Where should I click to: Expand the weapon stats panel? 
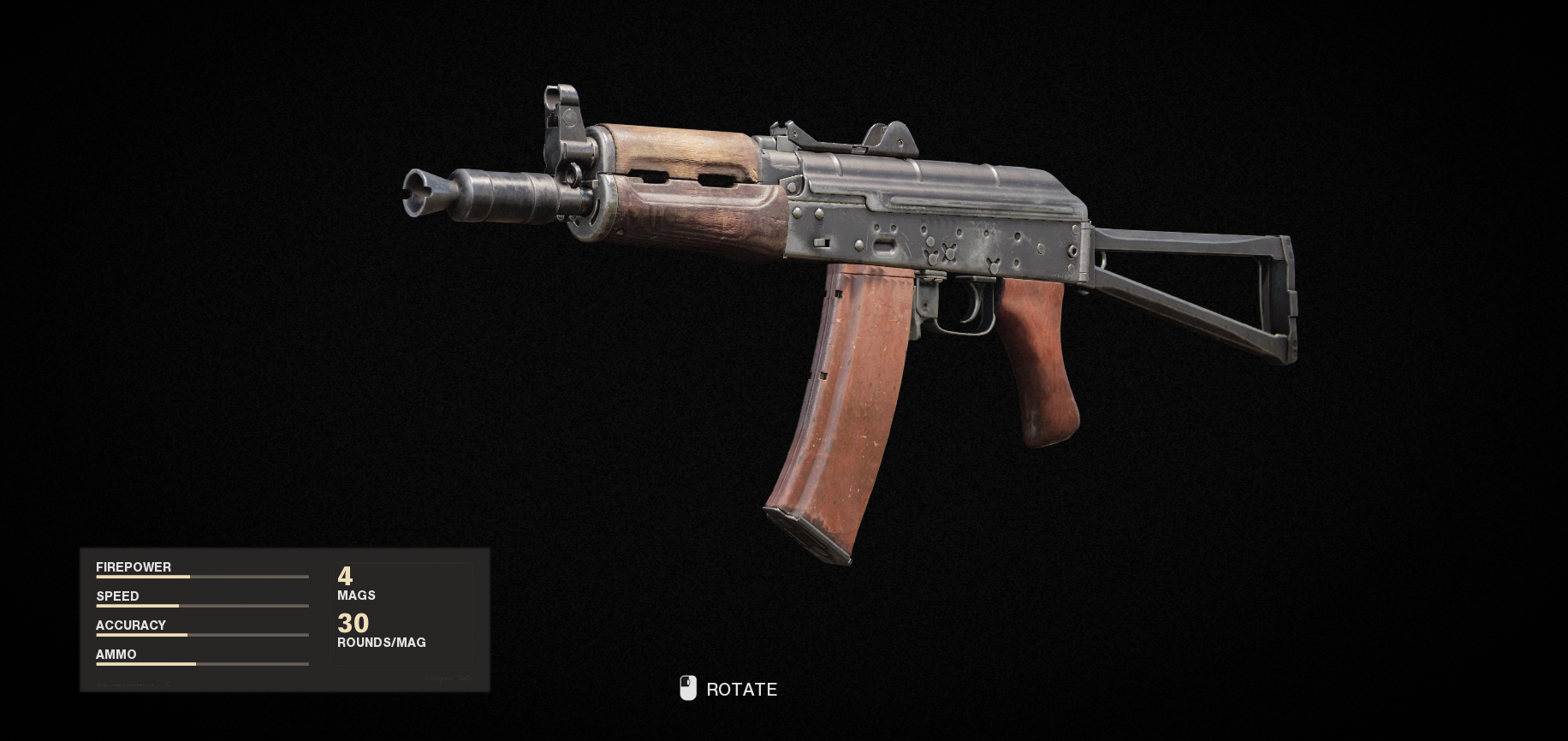282,620
